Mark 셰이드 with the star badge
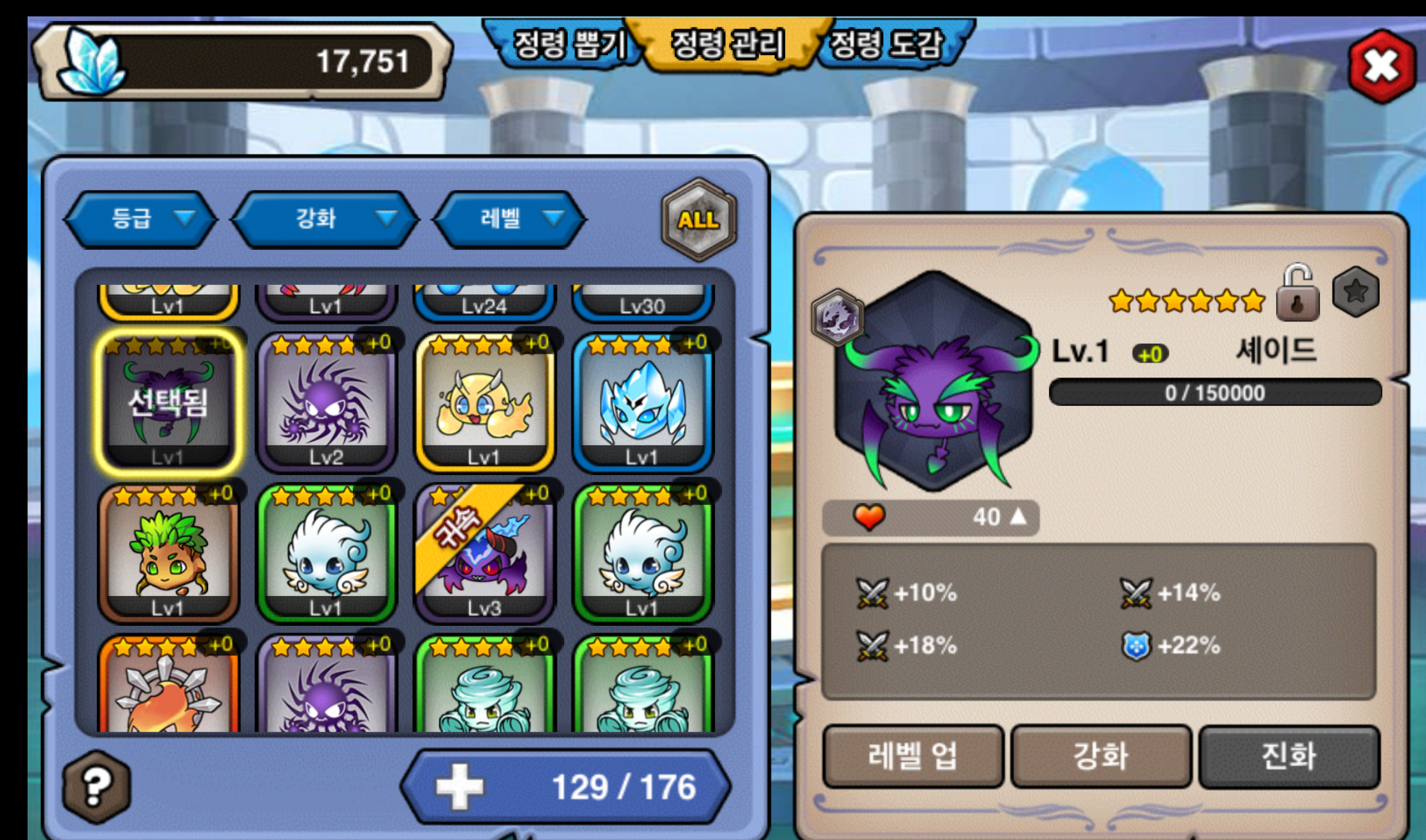The image size is (1426, 840). click(x=1356, y=292)
